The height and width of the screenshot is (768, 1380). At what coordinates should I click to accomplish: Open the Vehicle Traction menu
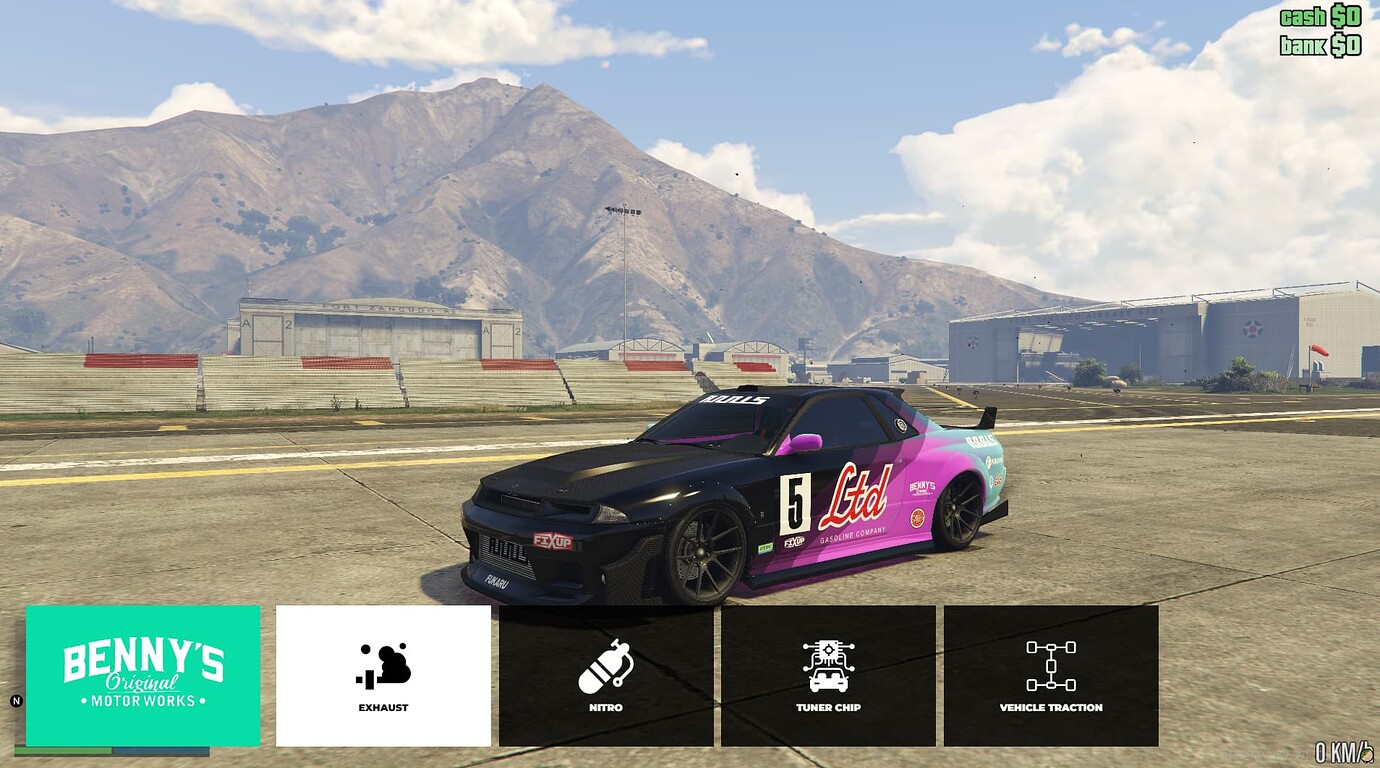coord(1051,675)
